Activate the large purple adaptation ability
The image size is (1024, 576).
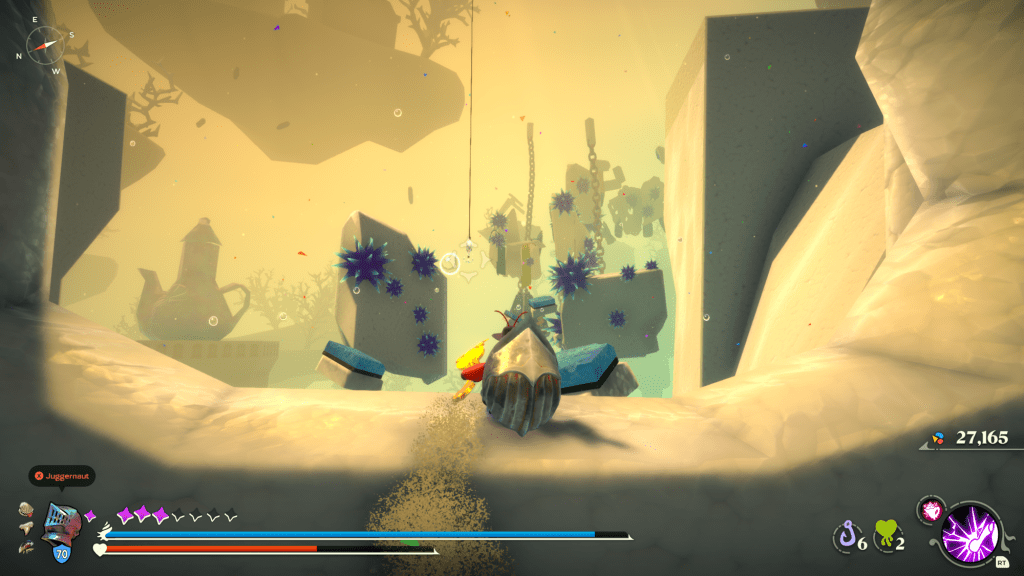966,535
